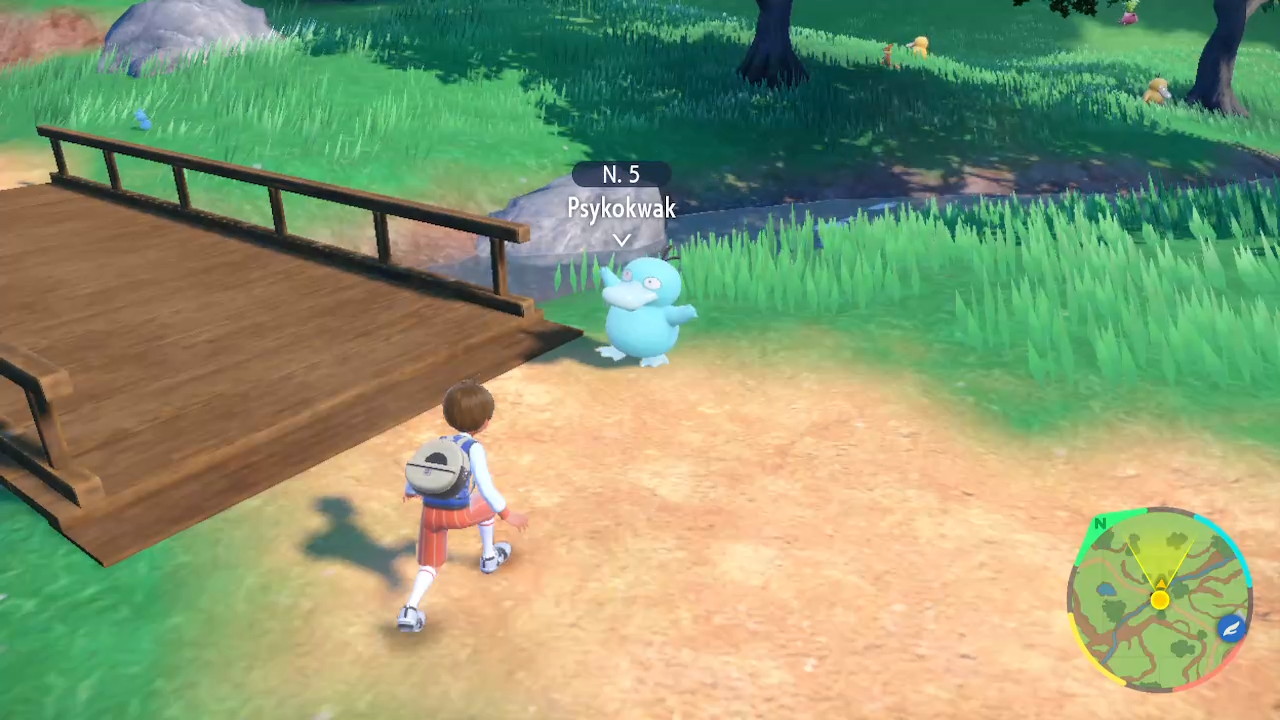Select the blue feather marker on minimap

click(1231, 628)
